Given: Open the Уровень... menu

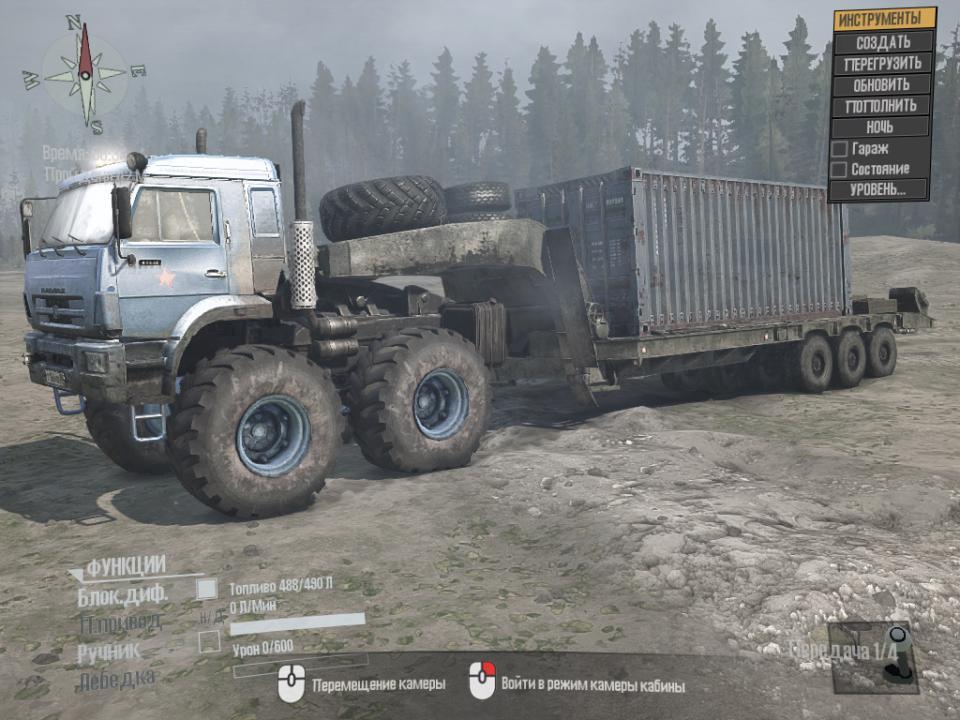Looking at the screenshot, I should coord(880,189).
